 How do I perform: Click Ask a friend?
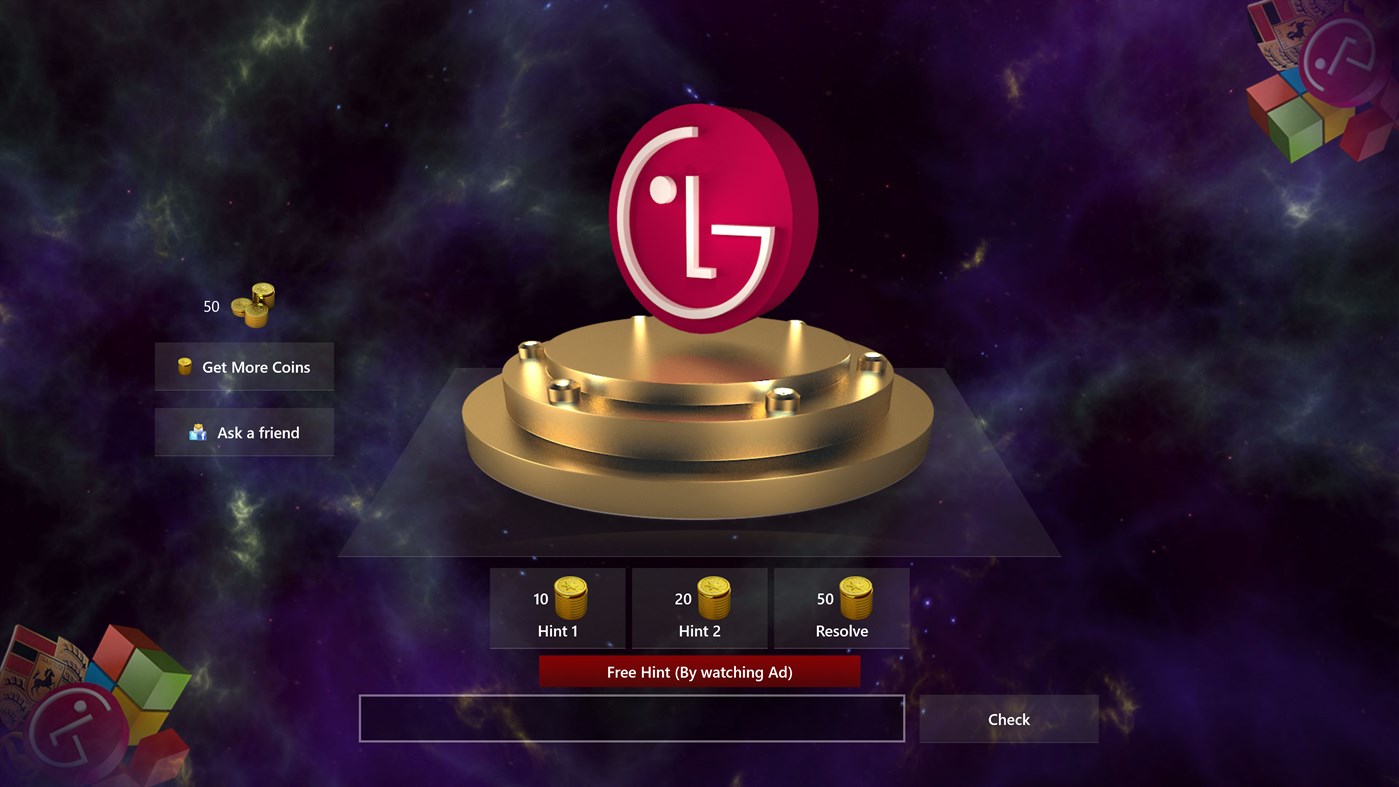(x=244, y=432)
